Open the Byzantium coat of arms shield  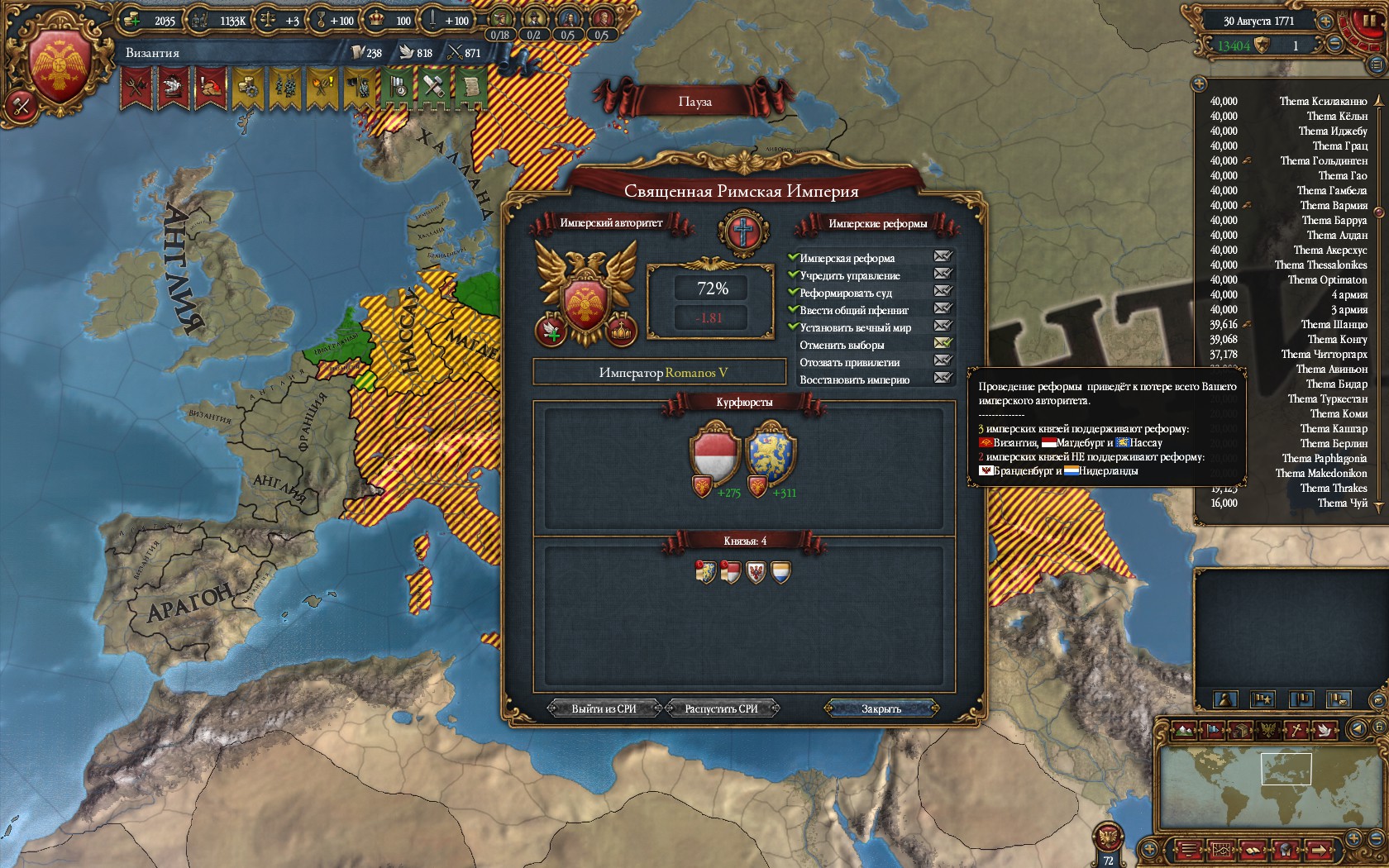[59, 66]
